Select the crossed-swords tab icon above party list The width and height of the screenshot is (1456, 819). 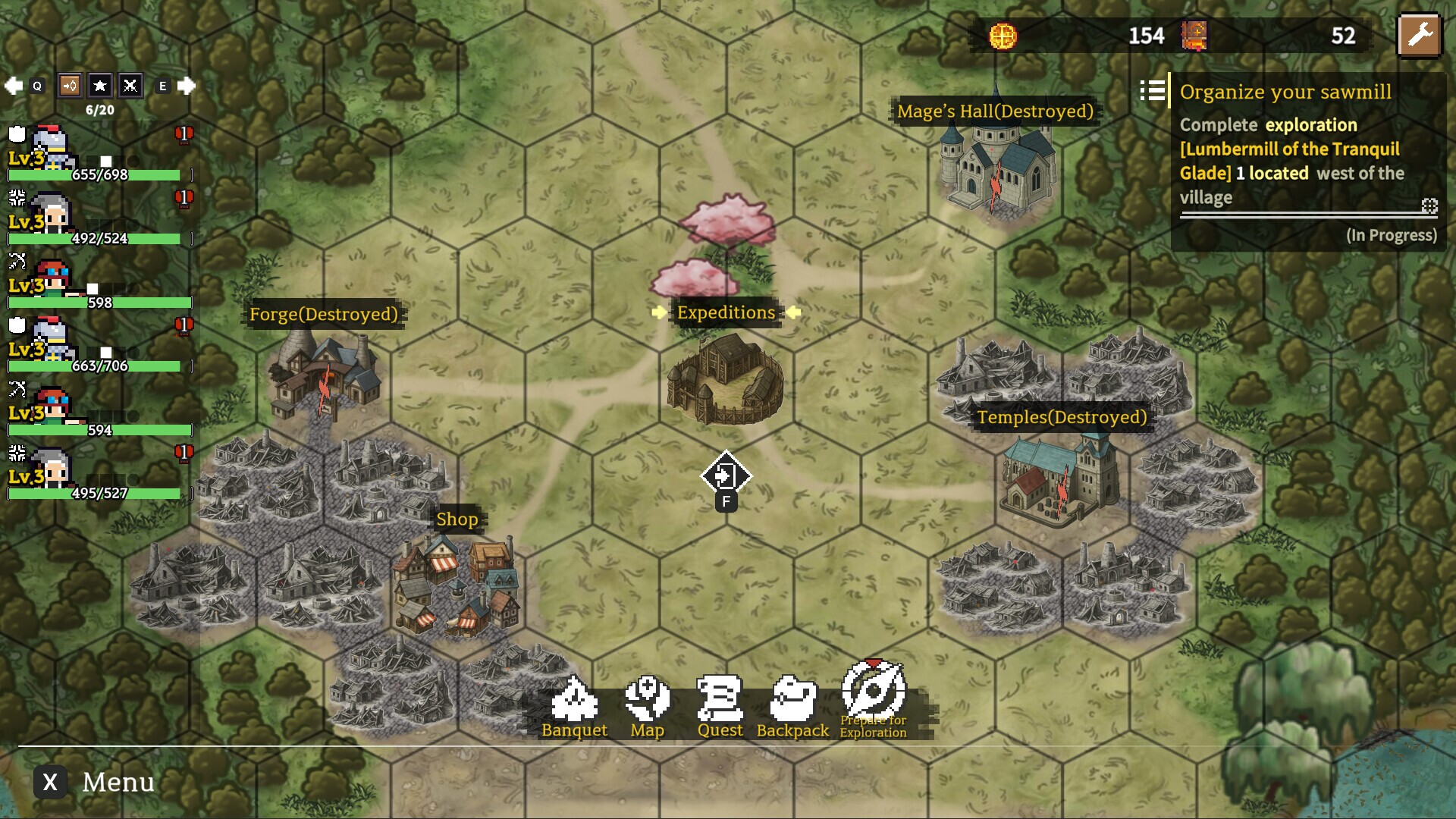coord(129,86)
